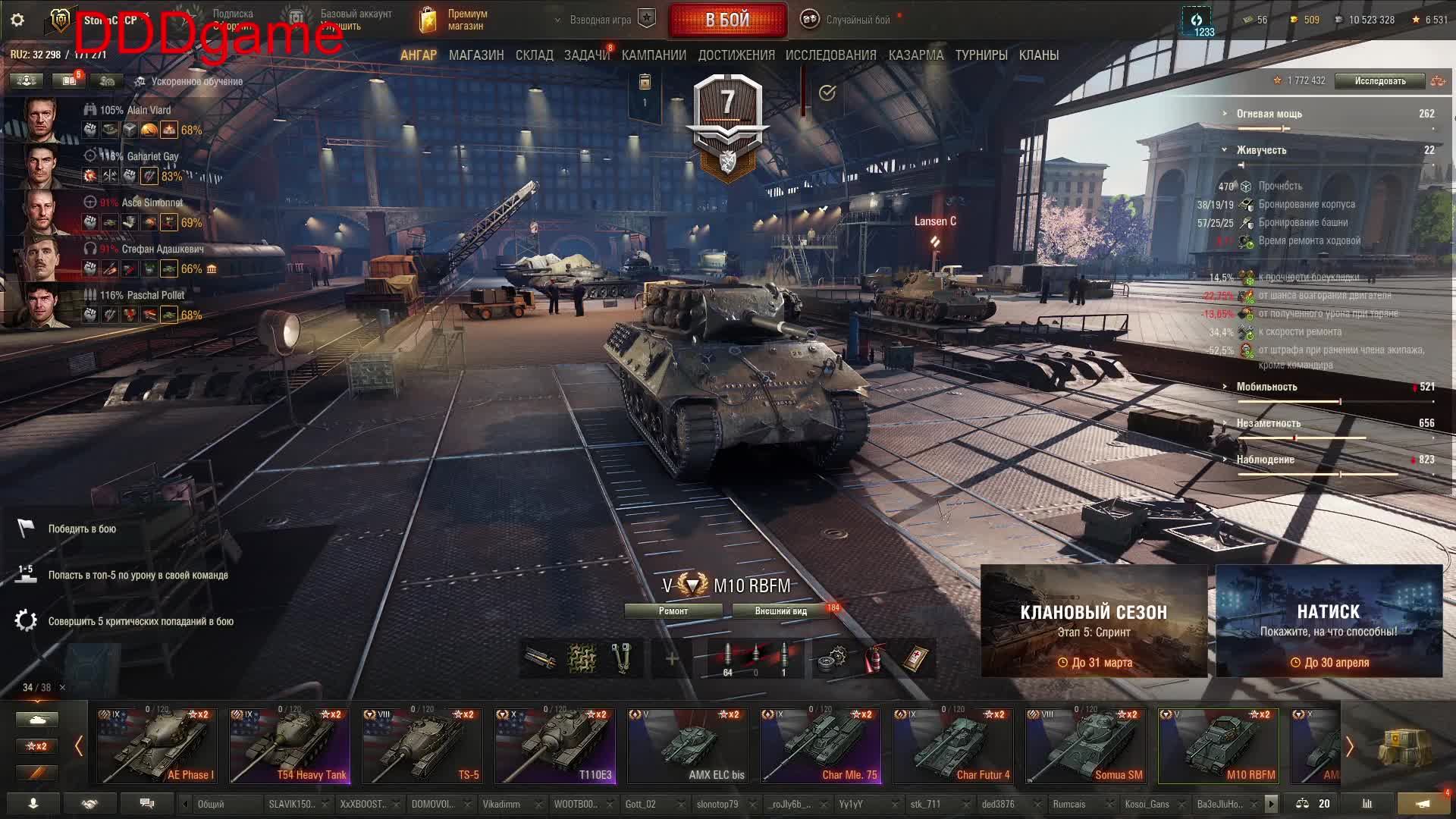Open the Случайный бой mode dropdown
Screen dimensions: 1456x819
857,20
